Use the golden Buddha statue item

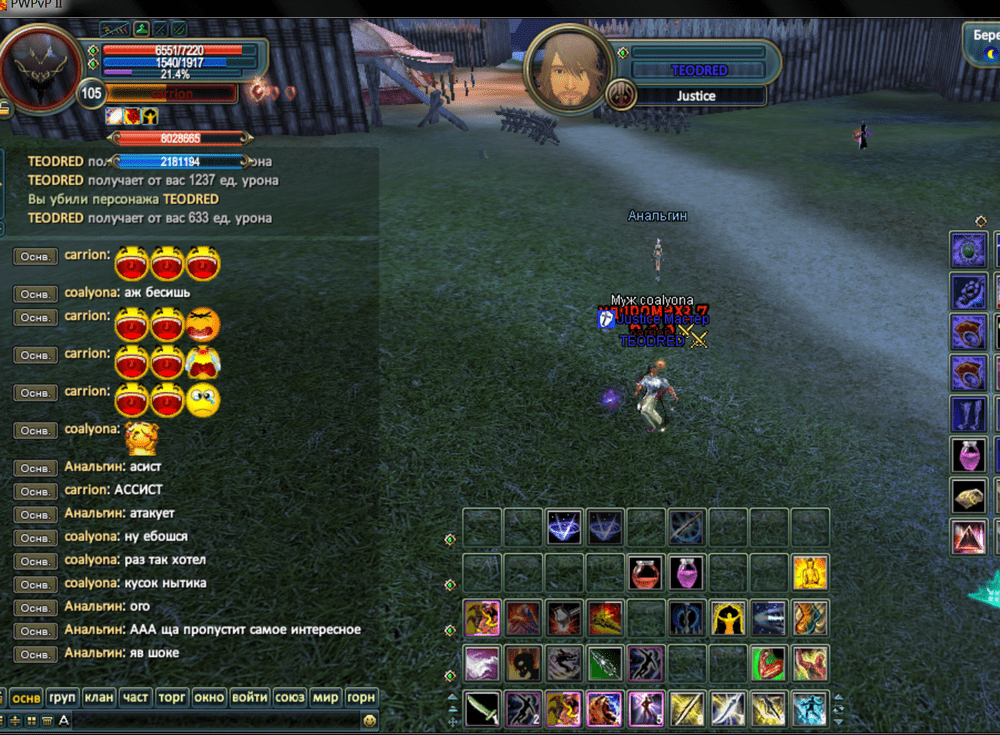click(810, 573)
